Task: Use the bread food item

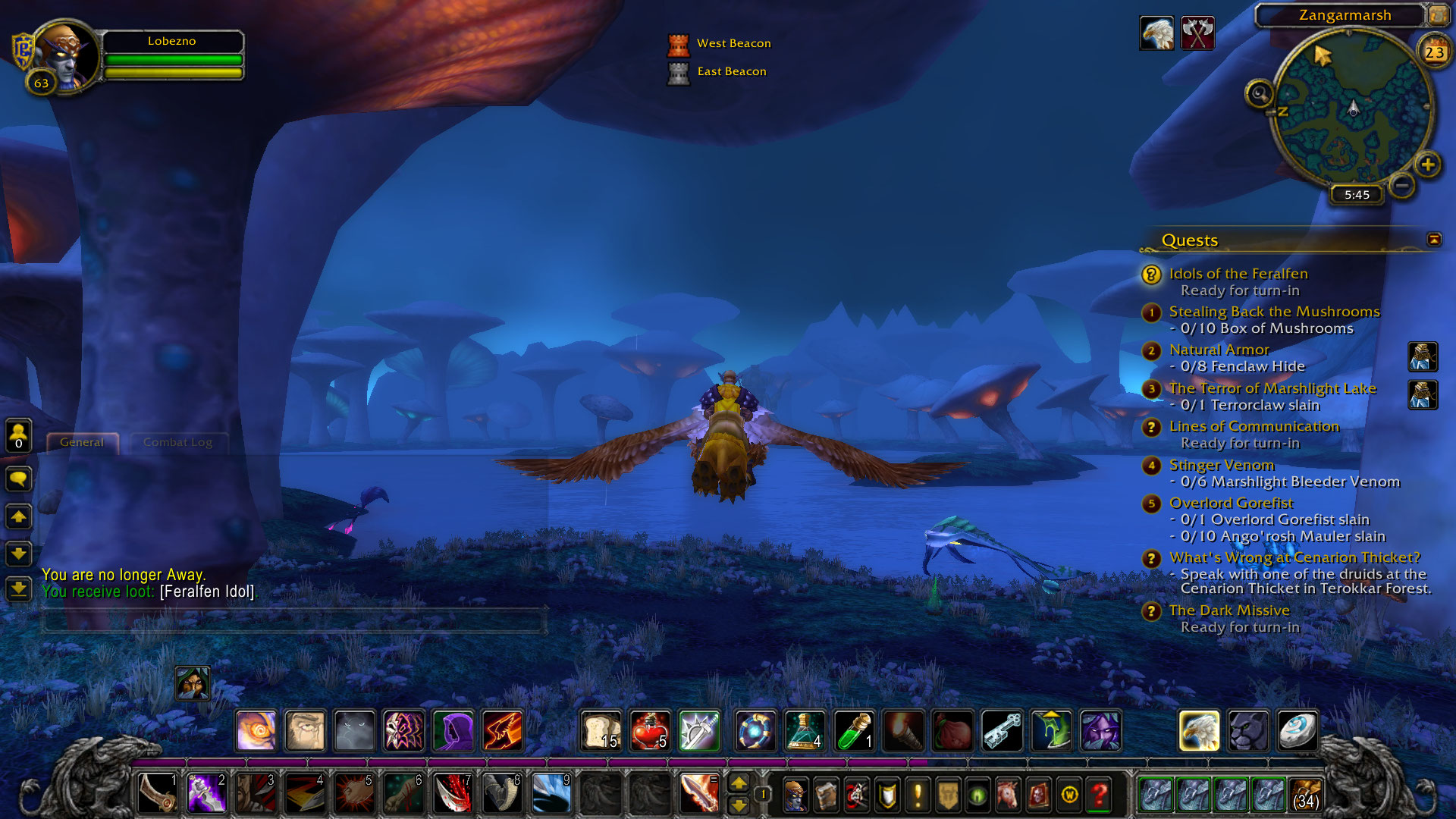Action: (601, 731)
